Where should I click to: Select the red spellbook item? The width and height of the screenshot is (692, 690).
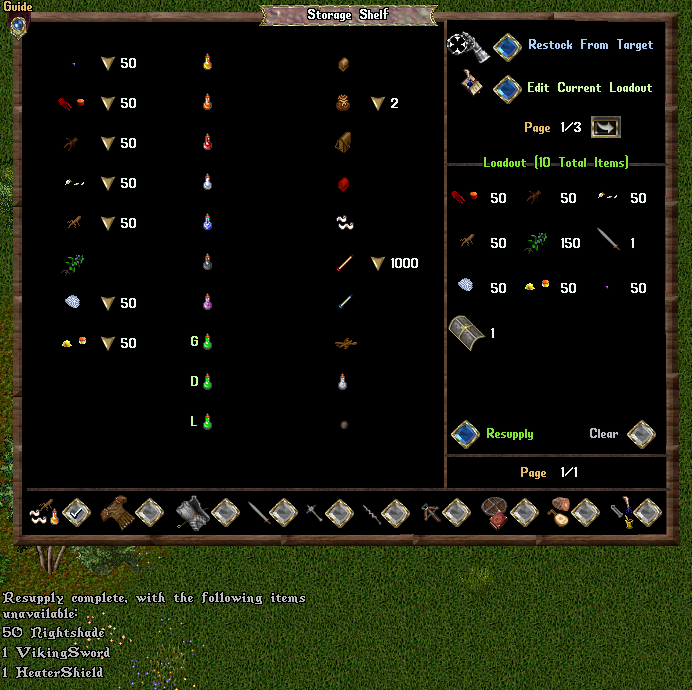[343, 184]
